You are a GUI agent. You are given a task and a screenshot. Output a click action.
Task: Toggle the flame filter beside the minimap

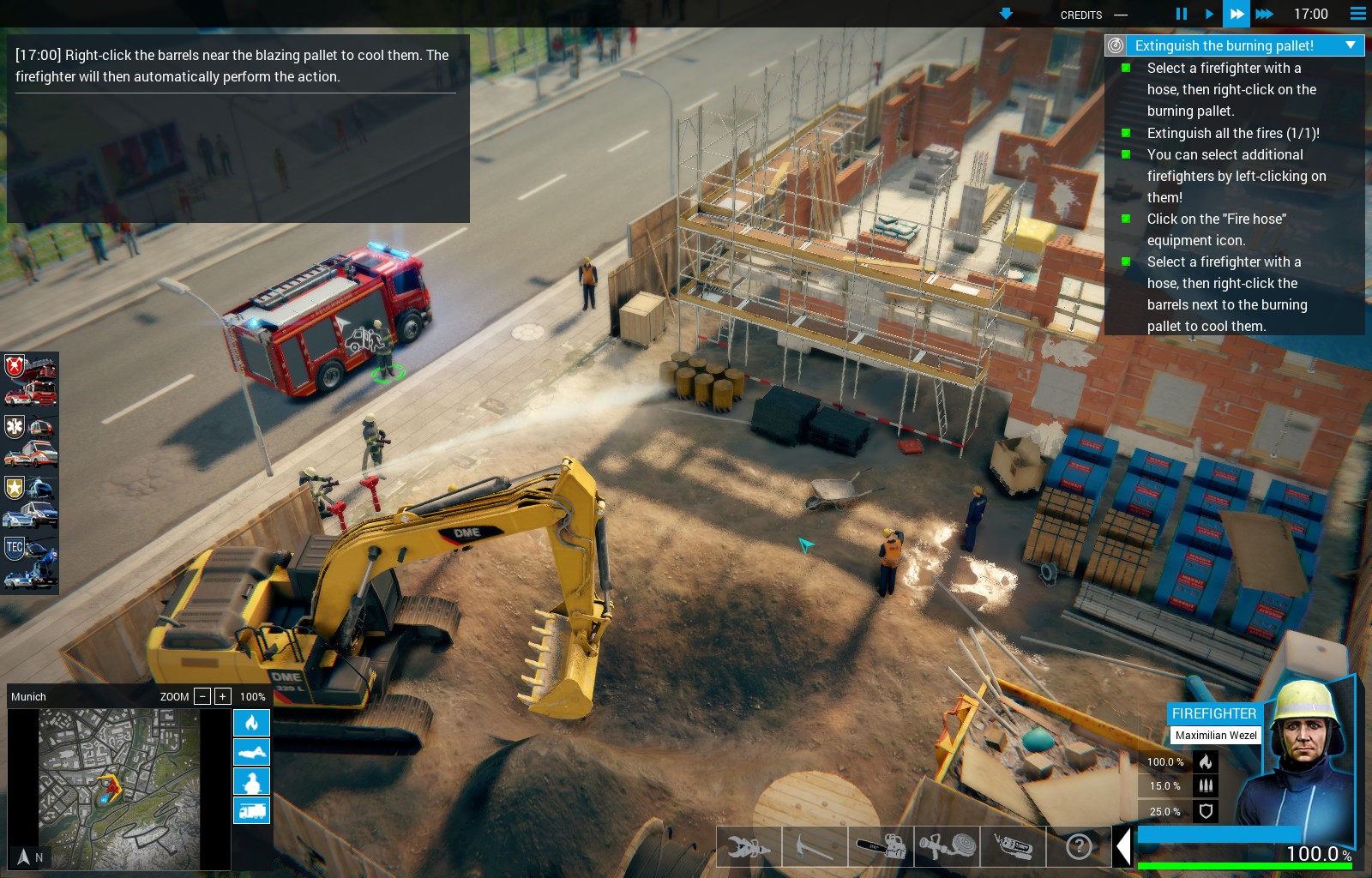pyautogui.click(x=251, y=723)
